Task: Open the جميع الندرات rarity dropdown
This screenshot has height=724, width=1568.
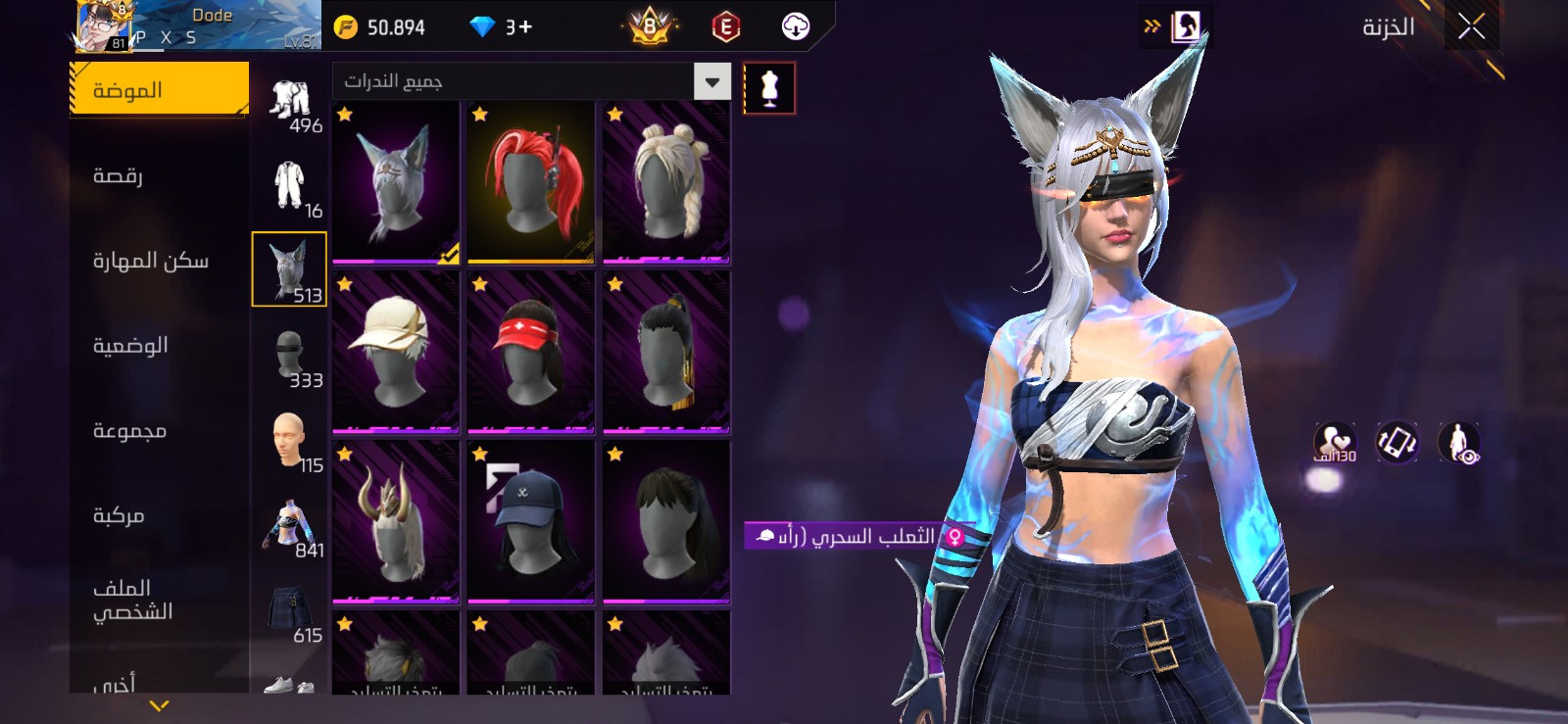Action: 532,81
